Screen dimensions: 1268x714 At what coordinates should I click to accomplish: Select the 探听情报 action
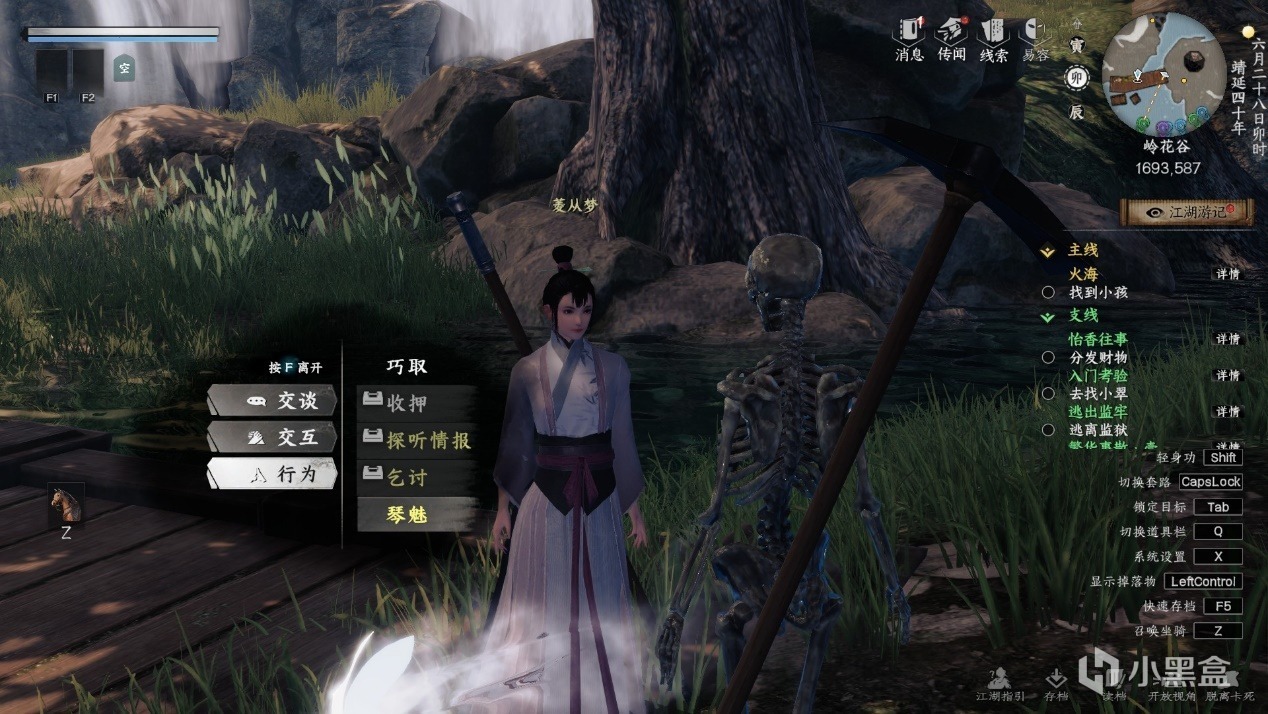pyautogui.click(x=418, y=440)
